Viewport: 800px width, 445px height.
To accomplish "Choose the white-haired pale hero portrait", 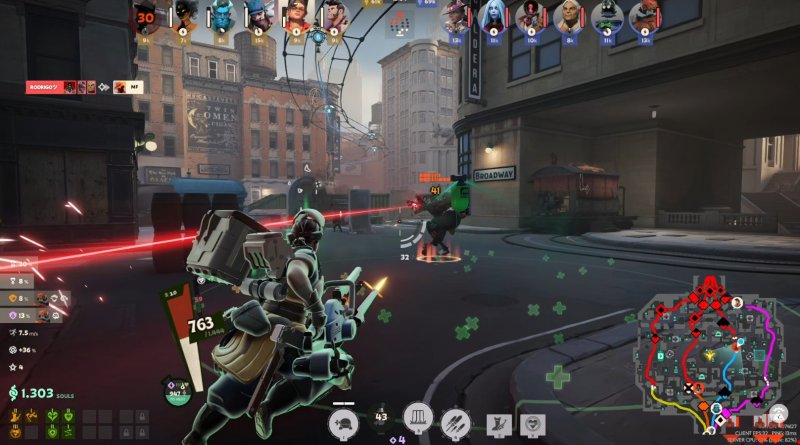I will point(492,17).
